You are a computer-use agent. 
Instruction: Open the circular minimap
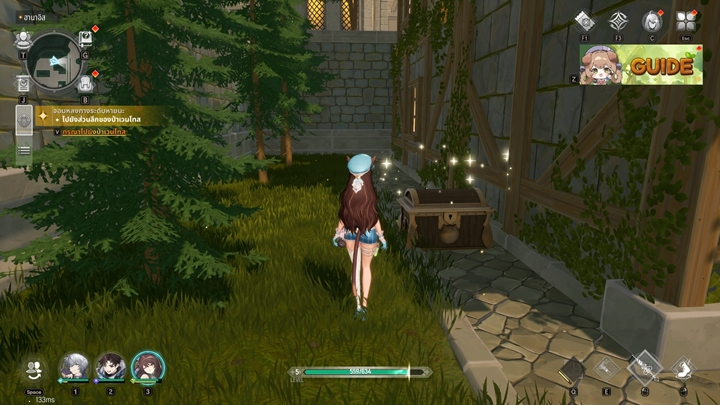pyautogui.click(x=55, y=59)
